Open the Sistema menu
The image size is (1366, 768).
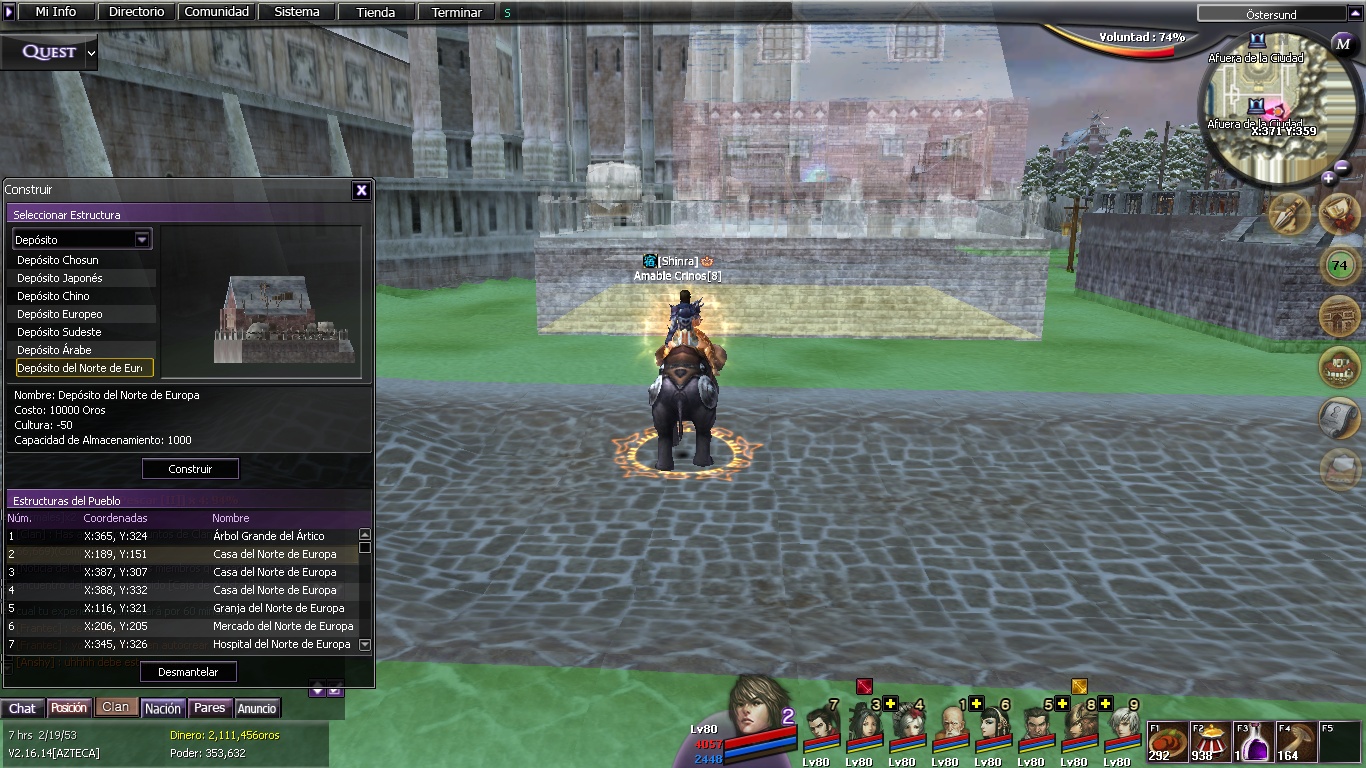(x=297, y=12)
